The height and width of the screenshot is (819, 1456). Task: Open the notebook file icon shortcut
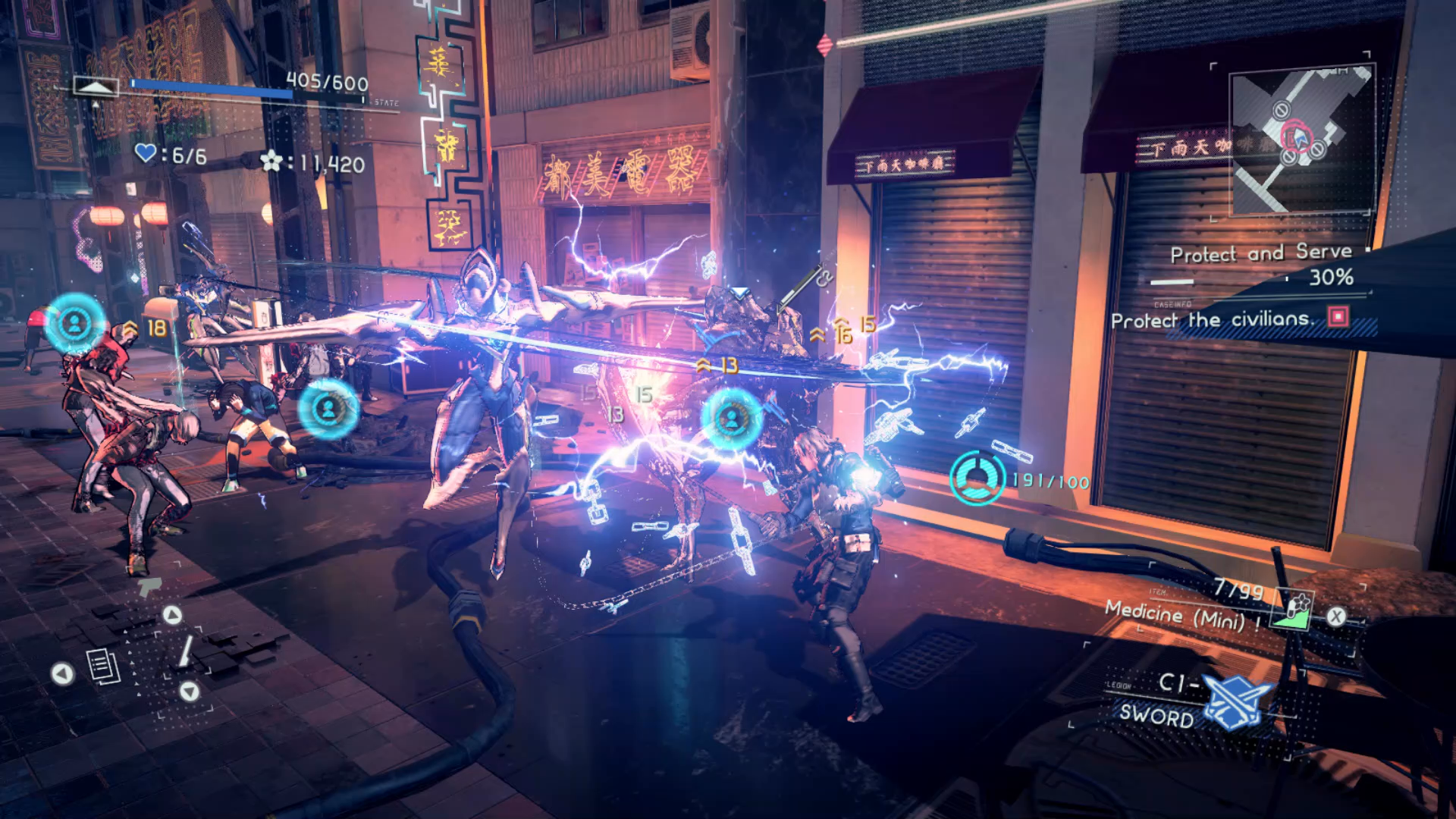(103, 667)
